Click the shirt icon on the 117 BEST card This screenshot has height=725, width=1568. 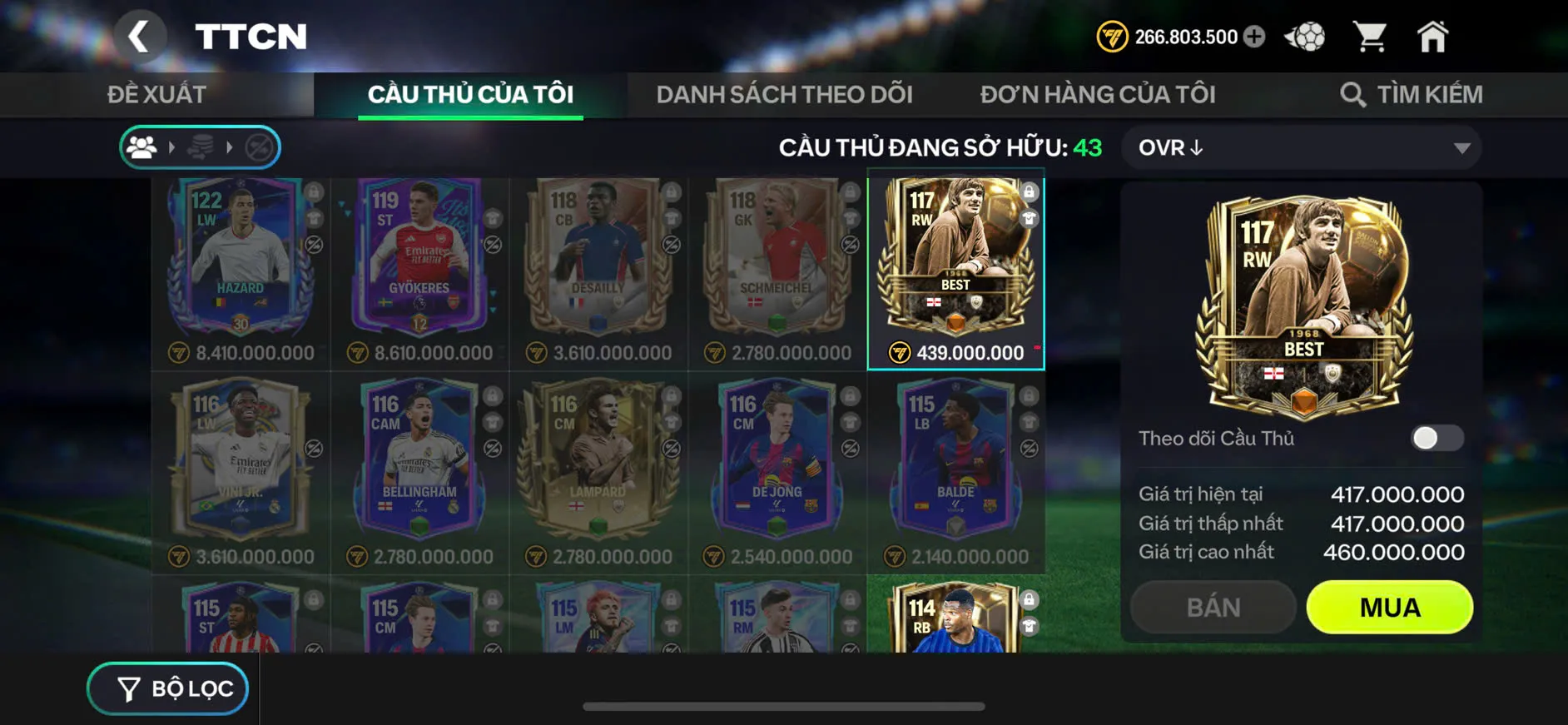pos(1029,219)
